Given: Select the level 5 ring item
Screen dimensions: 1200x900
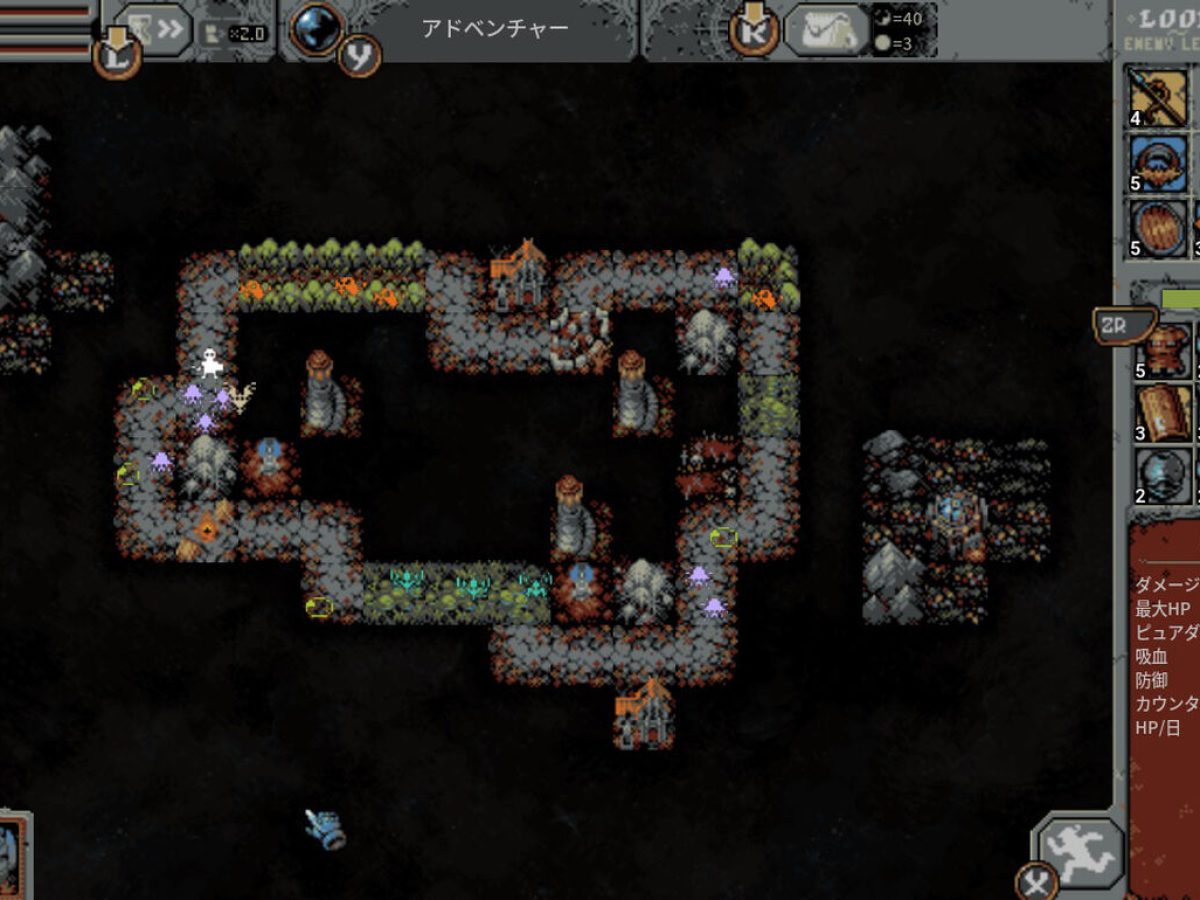Looking at the screenshot, I should [1160, 163].
